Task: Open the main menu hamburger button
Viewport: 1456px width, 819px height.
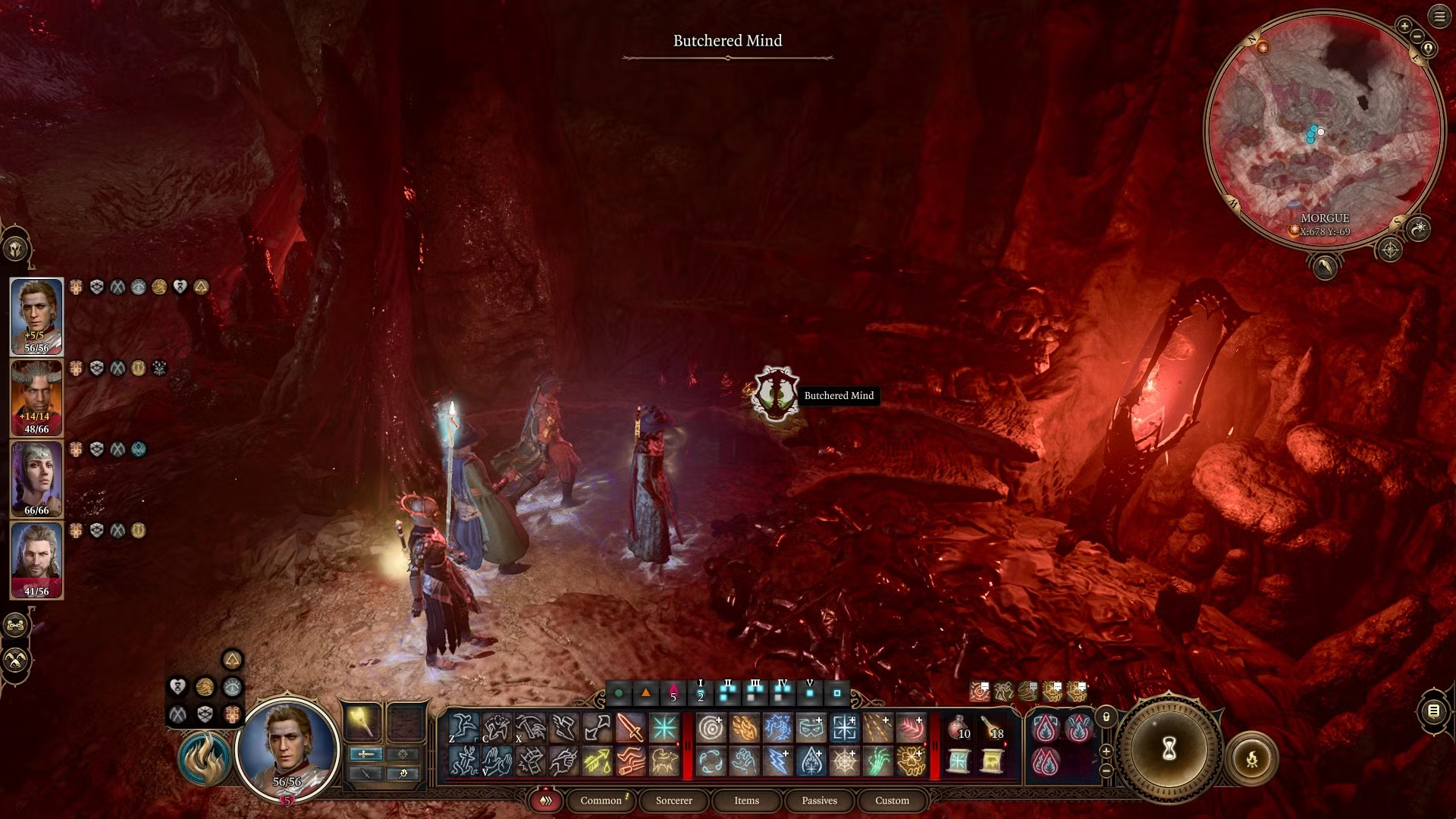Action: click(1439, 17)
